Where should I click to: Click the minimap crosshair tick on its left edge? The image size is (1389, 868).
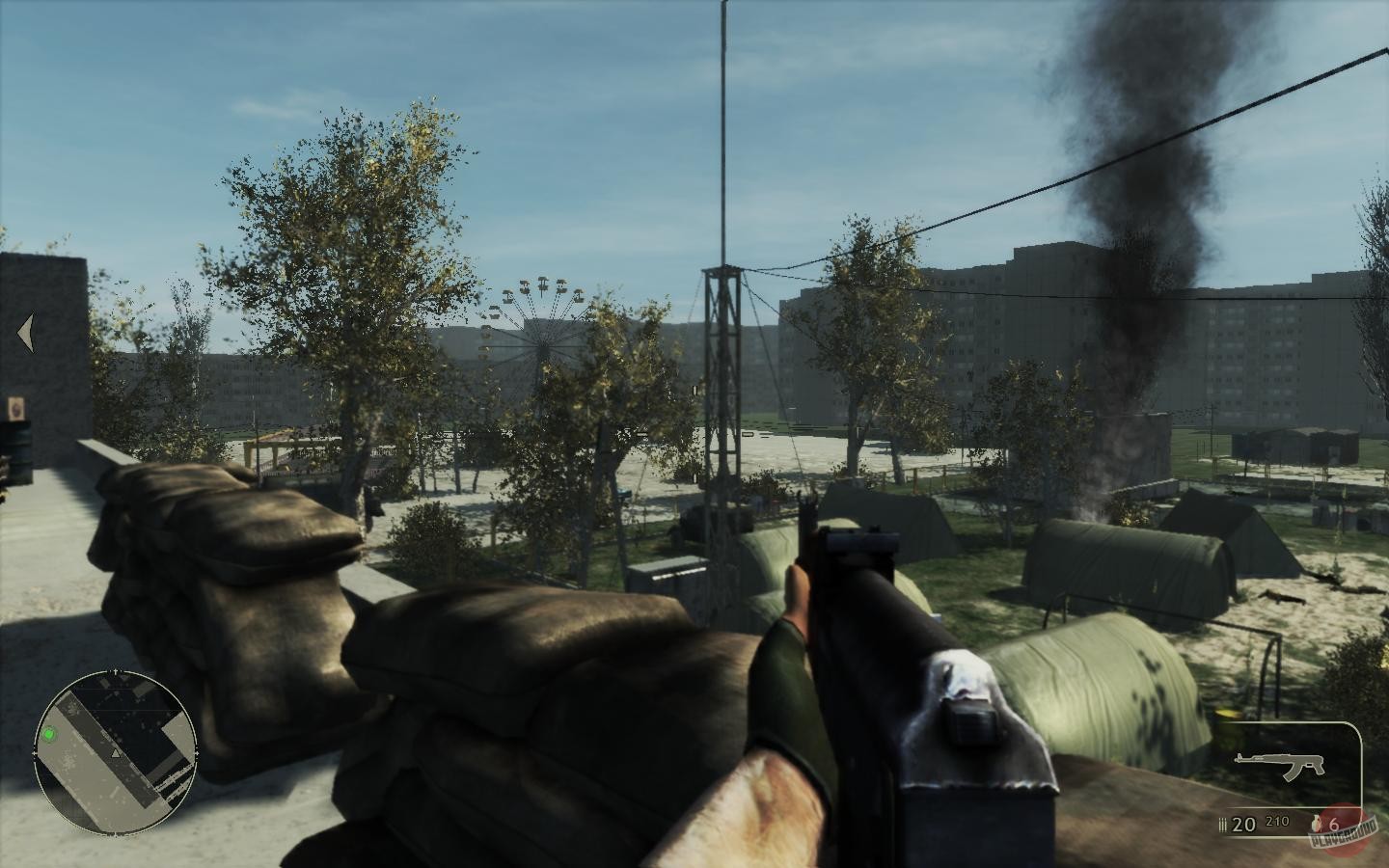(x=35, y=753)
